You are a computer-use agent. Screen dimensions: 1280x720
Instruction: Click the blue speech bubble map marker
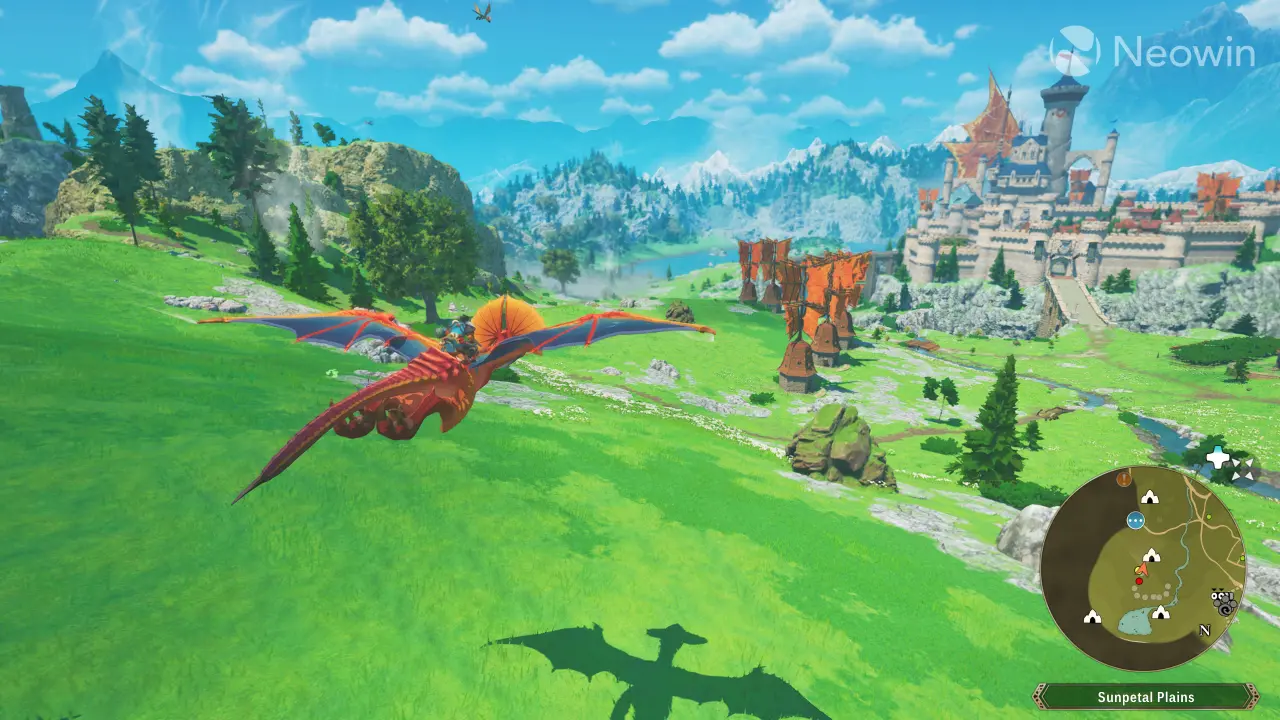[x=1135, y=520]
